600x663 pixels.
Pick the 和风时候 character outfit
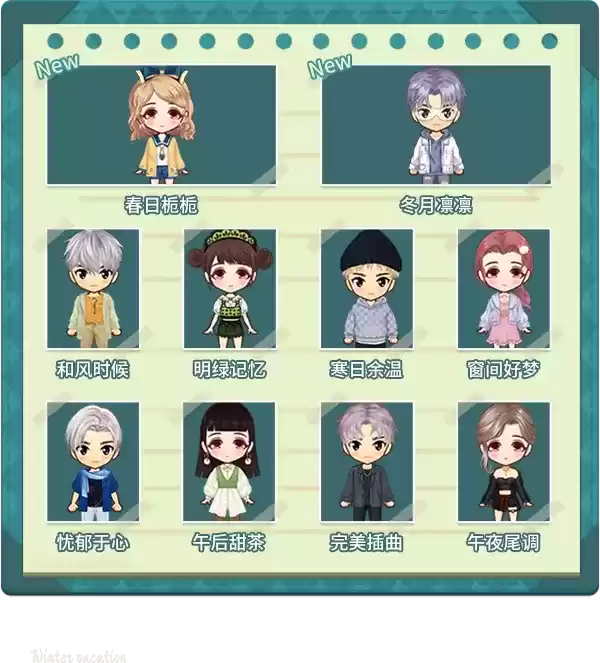pos(93,290)
